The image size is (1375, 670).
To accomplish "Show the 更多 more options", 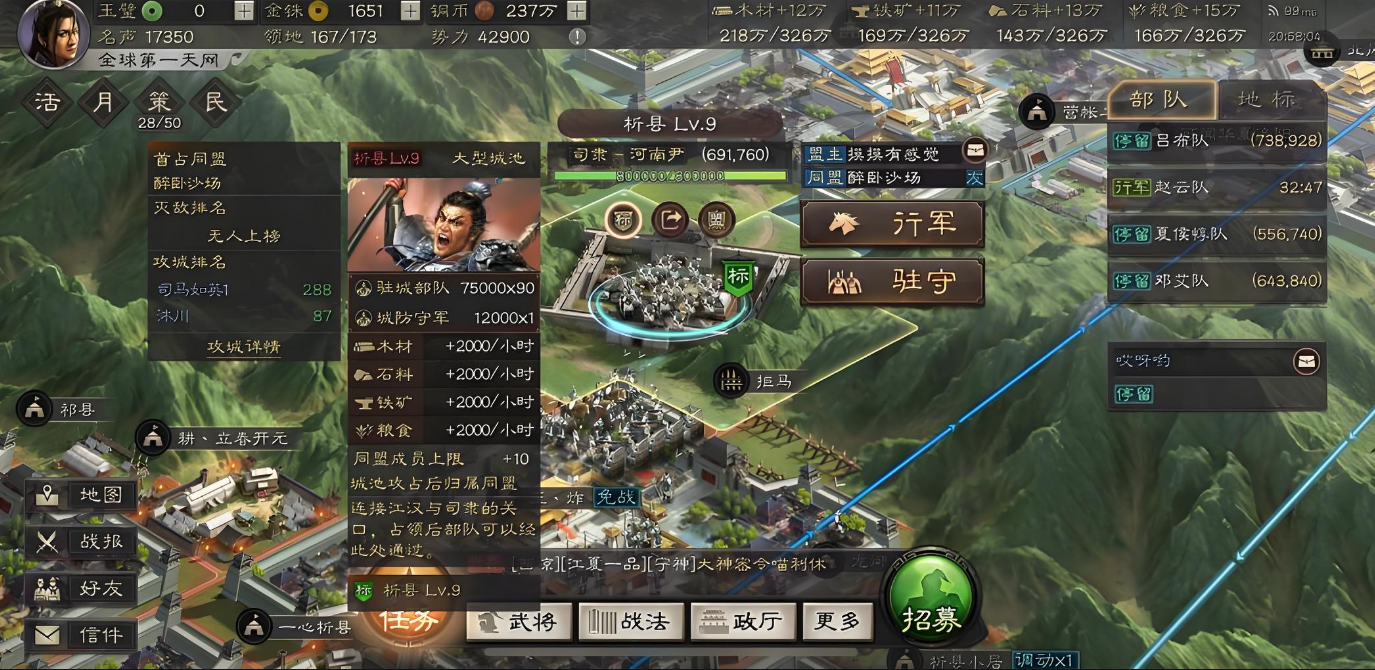I will (x=836, y=621).
